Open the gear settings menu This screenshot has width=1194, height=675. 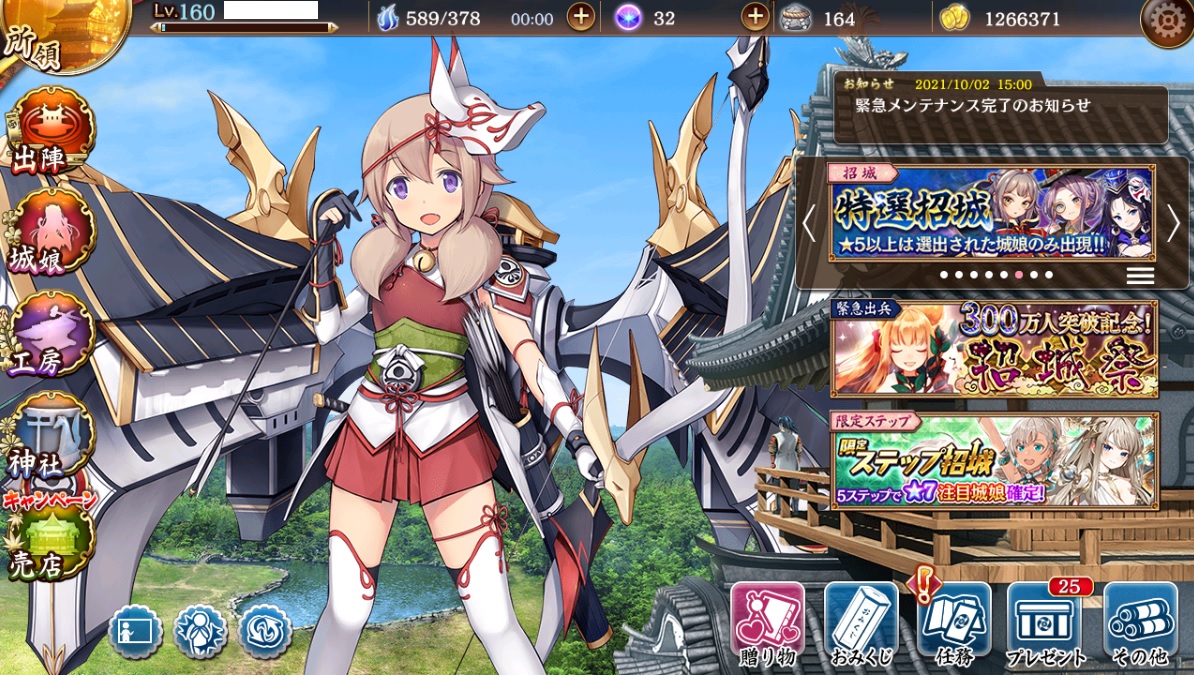click(x=1166, y=21)
